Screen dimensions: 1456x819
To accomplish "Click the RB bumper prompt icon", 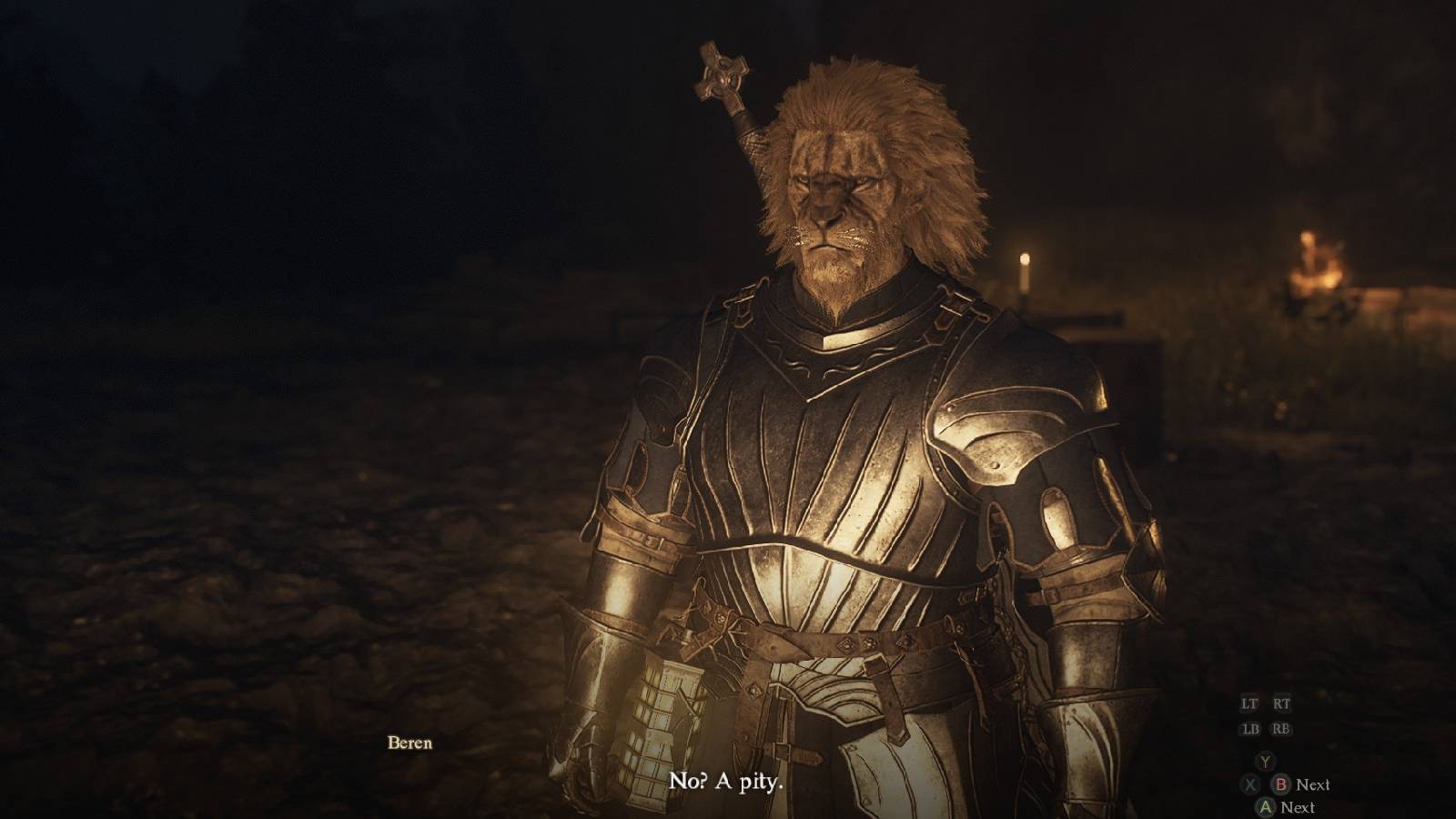I will (1282, 729).
